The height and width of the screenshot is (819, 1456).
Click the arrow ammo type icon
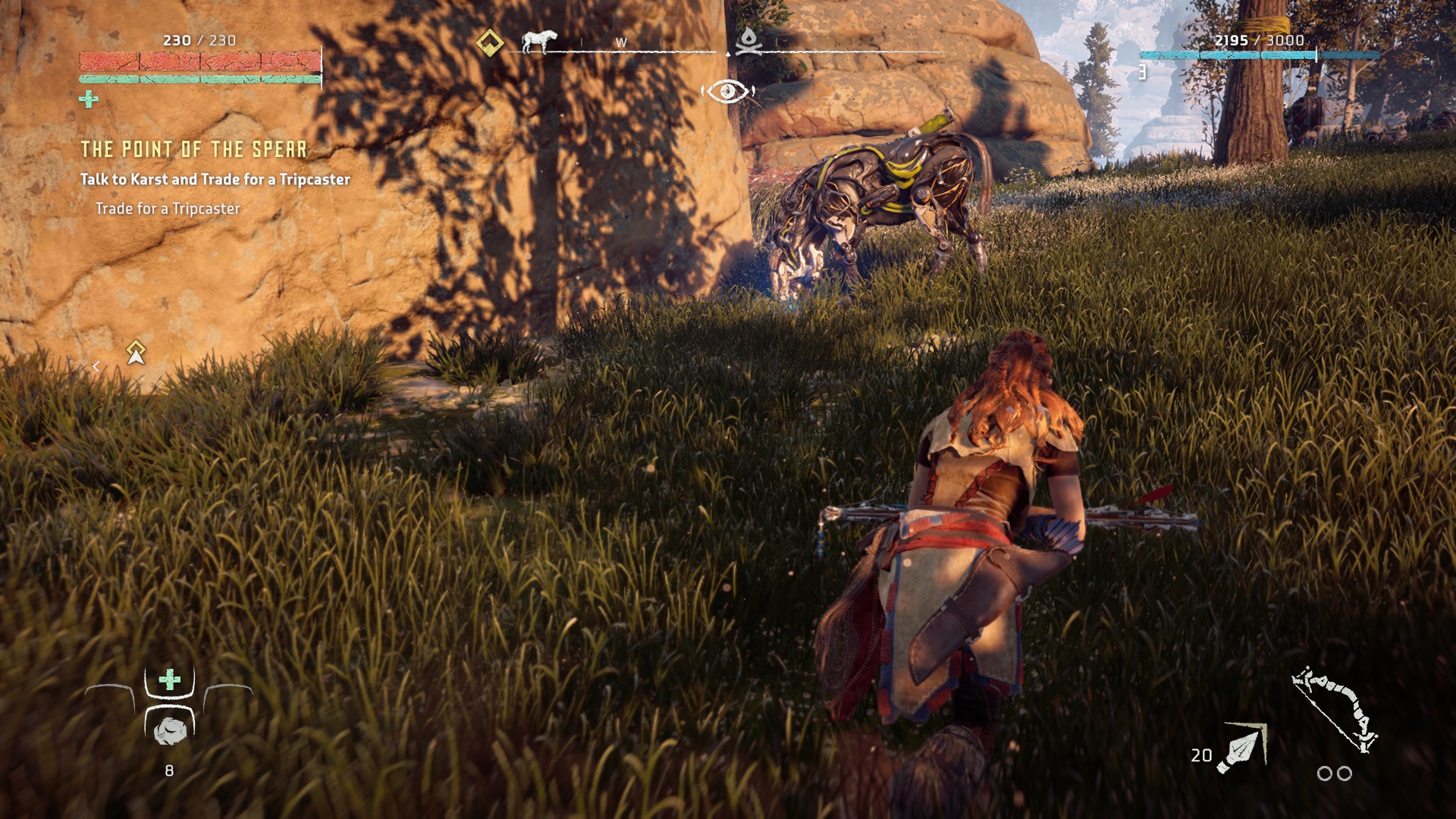[x=1242, y=748]
